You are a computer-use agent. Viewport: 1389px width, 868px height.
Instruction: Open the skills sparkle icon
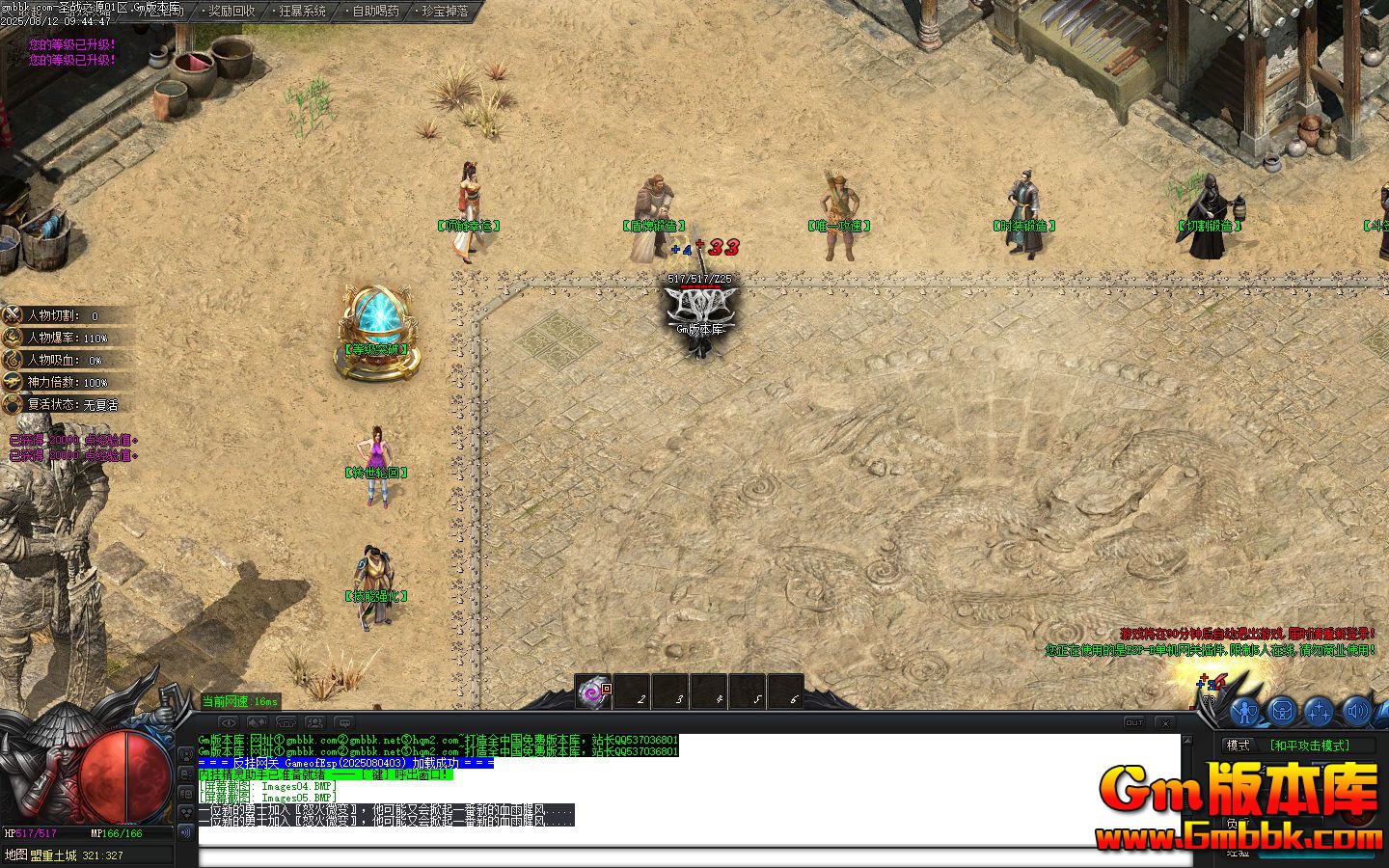(1319, 712)
